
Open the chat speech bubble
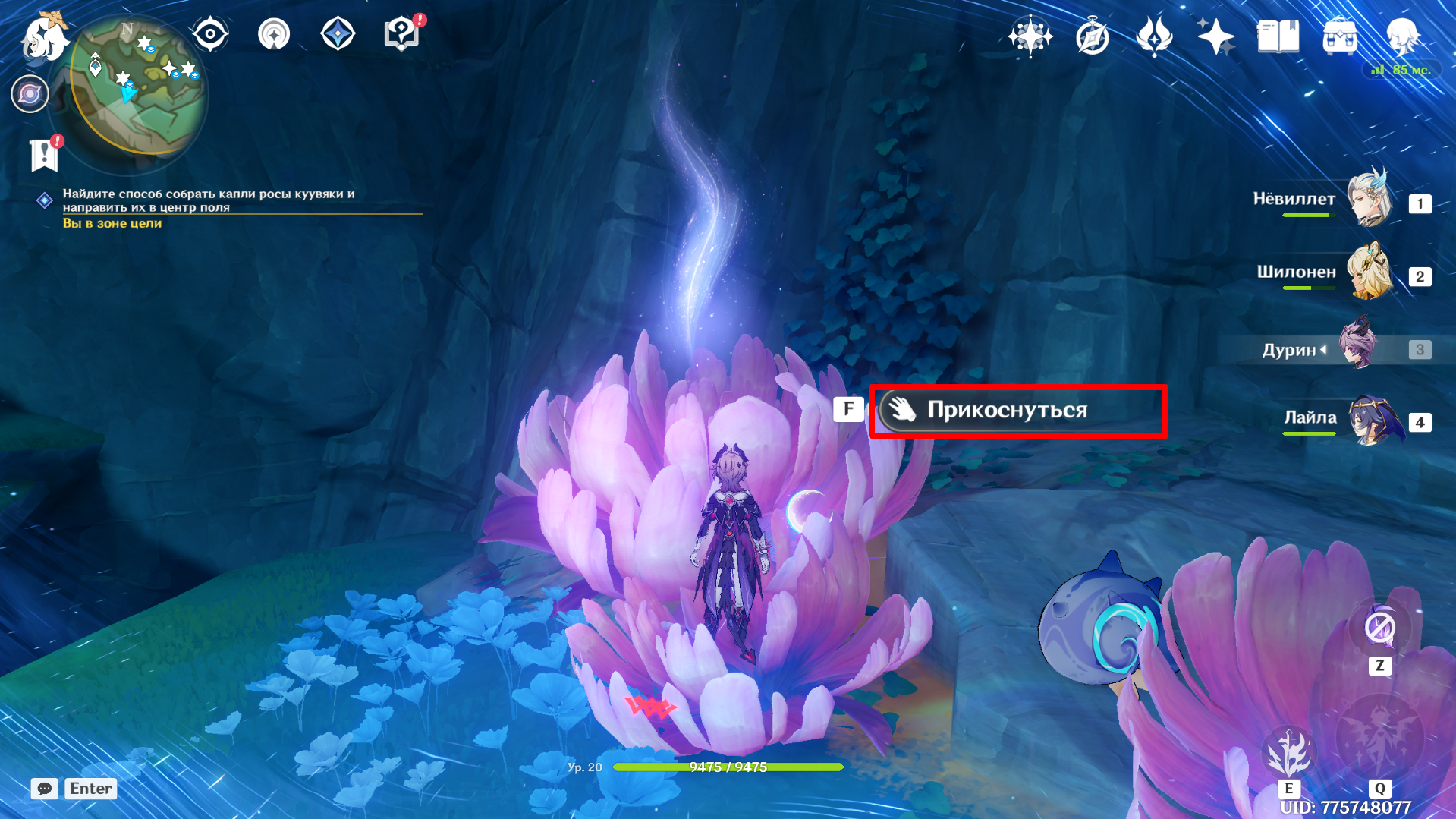(x=45, y=789)
